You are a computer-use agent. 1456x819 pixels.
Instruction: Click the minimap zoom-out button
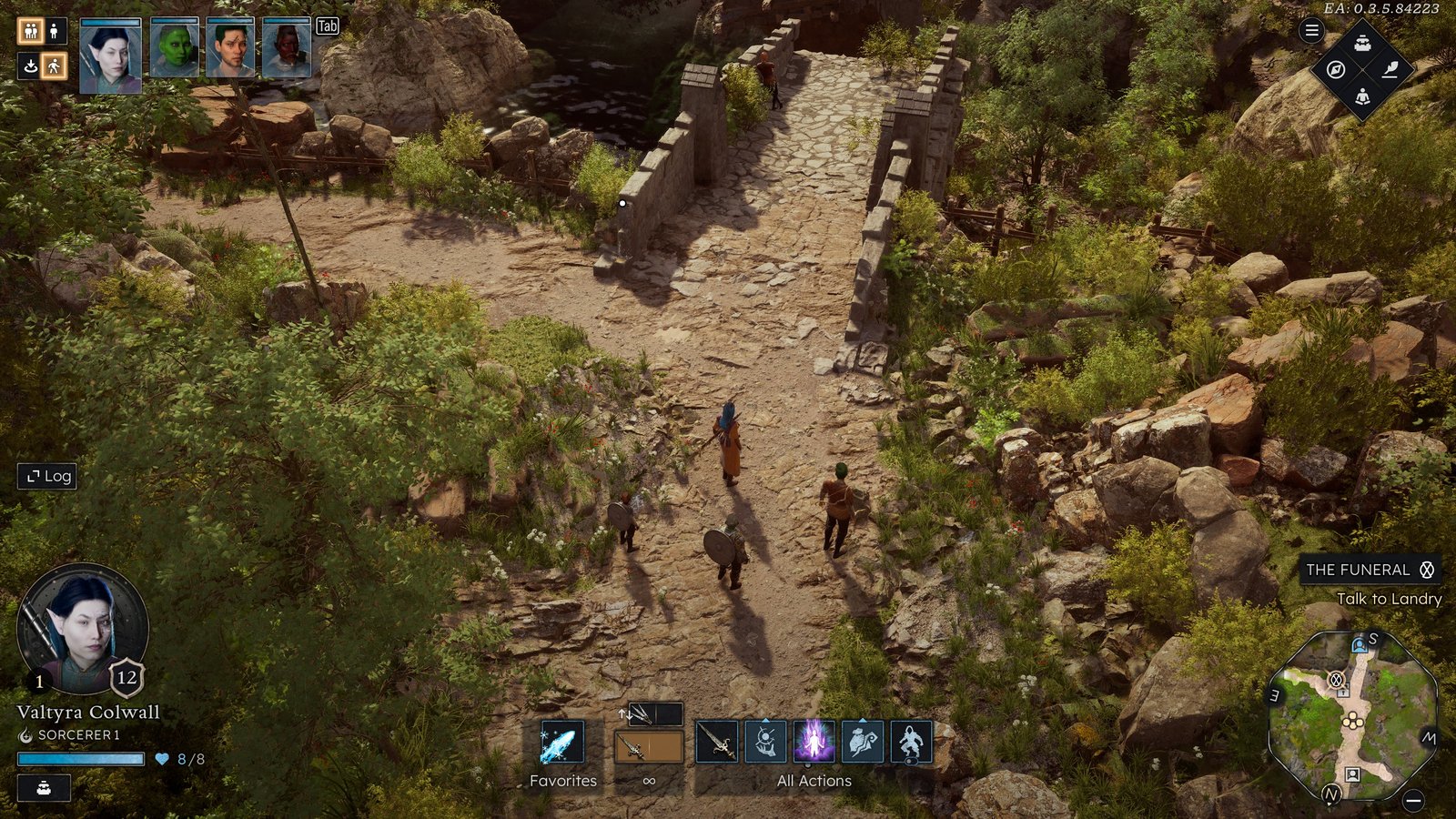[x=1412, y=801]
